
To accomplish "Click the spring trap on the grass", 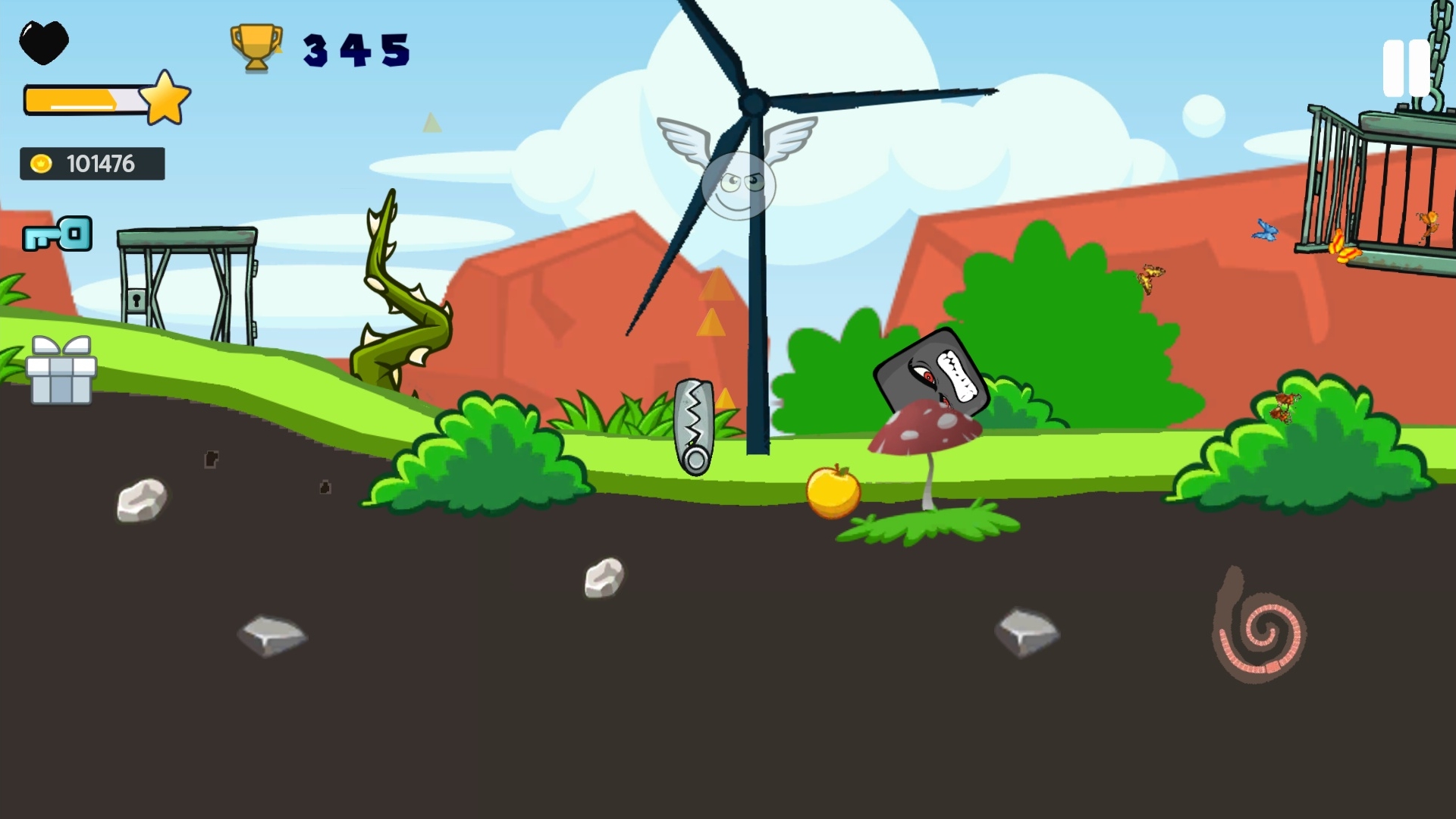I will [695, 425].
